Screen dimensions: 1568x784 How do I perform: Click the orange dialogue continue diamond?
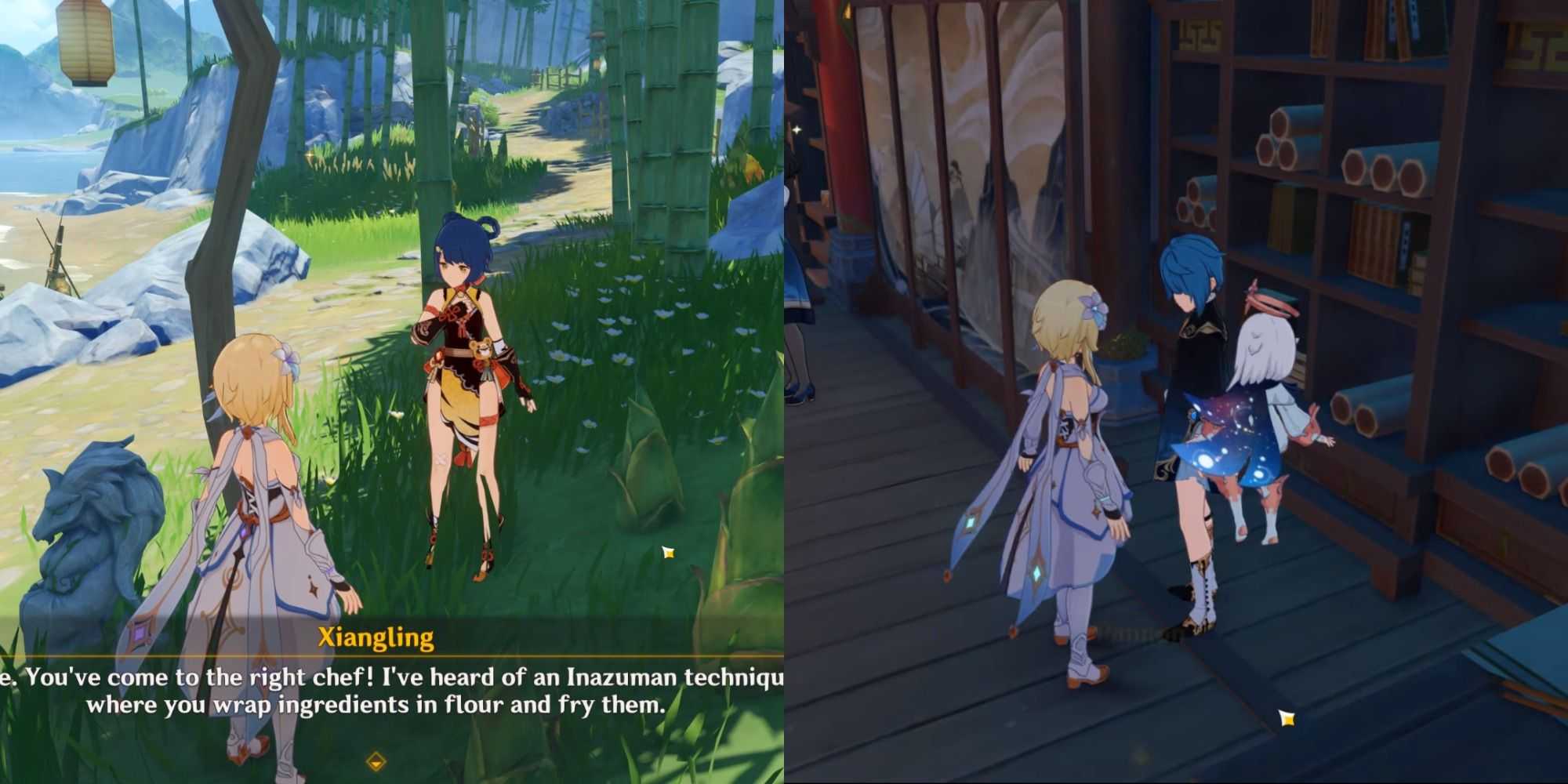pos(376,760)
